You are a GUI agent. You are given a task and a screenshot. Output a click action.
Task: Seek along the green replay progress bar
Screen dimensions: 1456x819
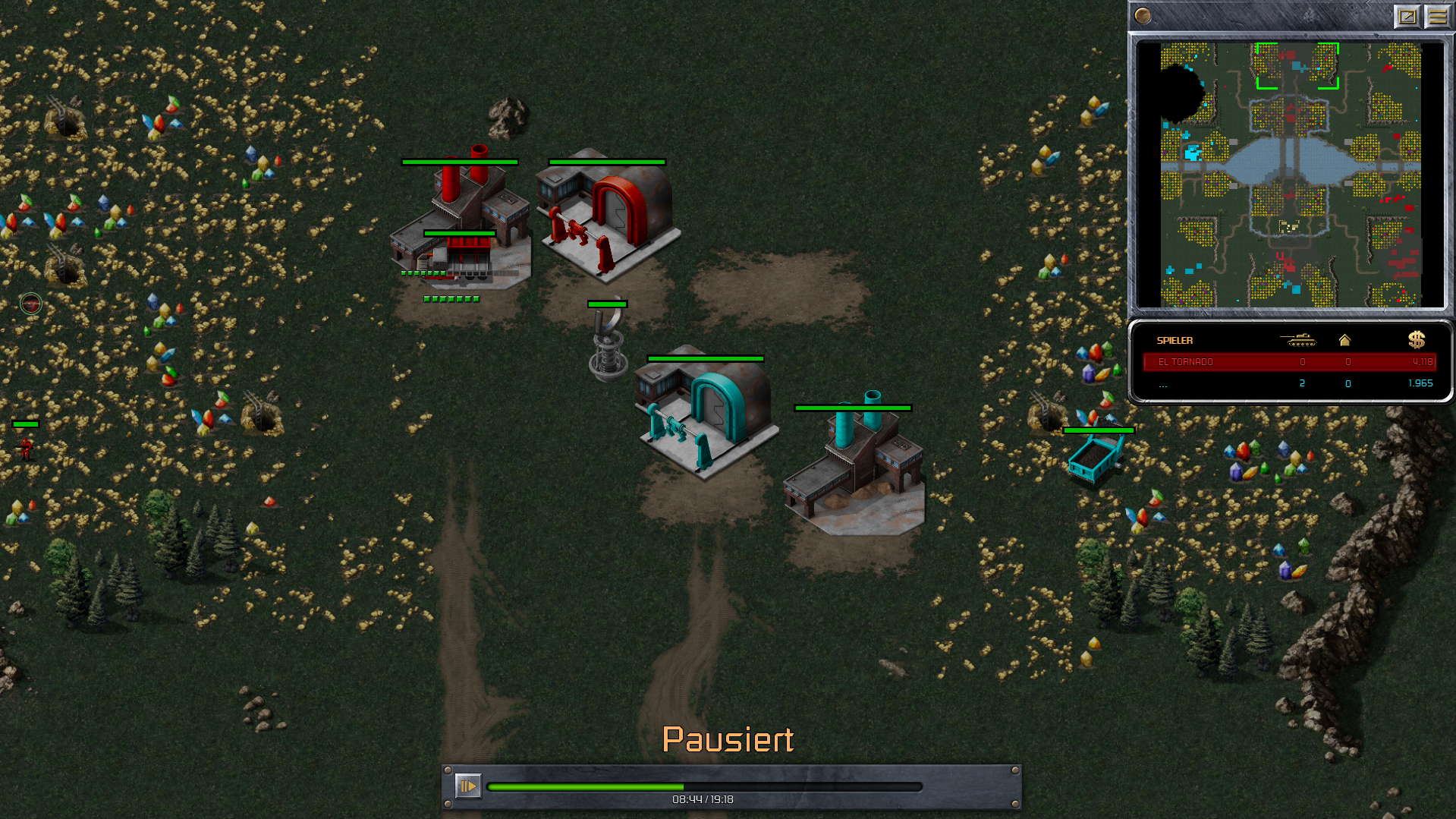pyautogui.click(x=704, y=787)
